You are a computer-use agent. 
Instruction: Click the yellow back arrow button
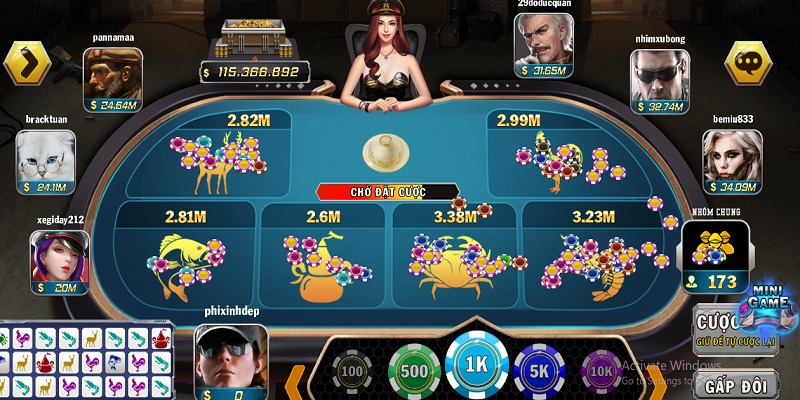coord(27,63)
